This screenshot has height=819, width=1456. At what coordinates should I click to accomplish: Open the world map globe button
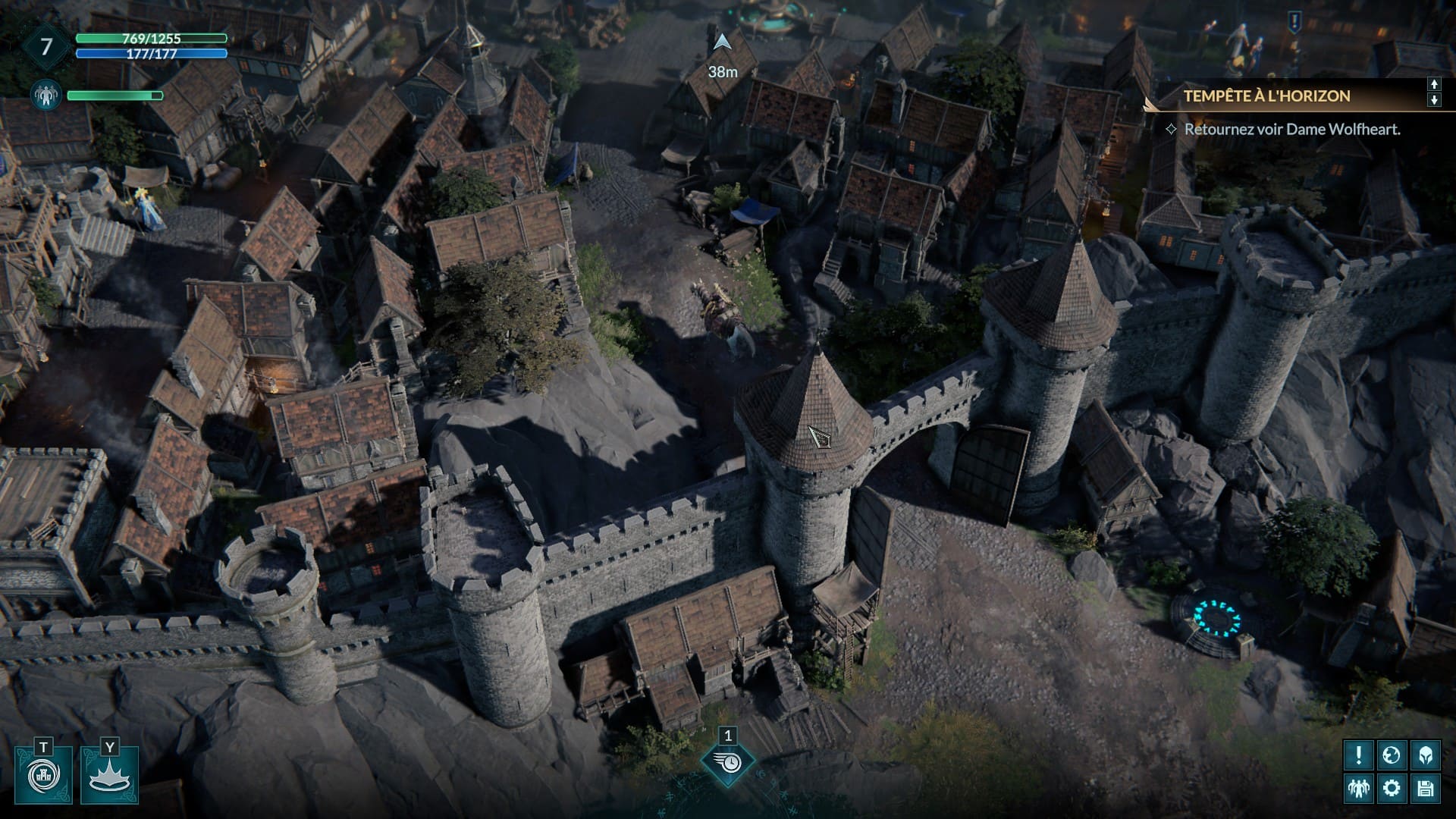coord(1392,755)
